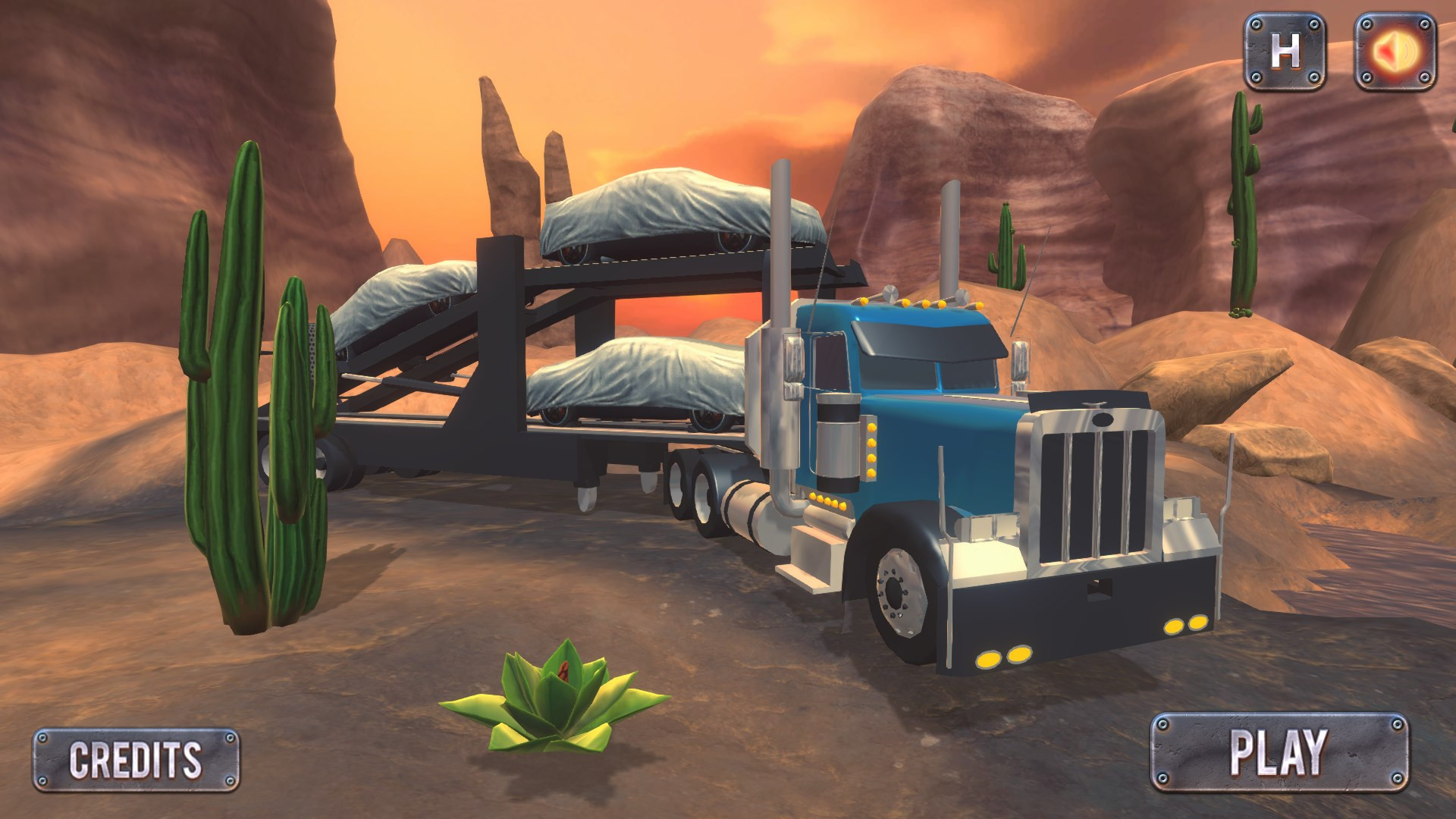Open the CREDITS screen
The image size is (1456, 819).
[x=136, y=759]
